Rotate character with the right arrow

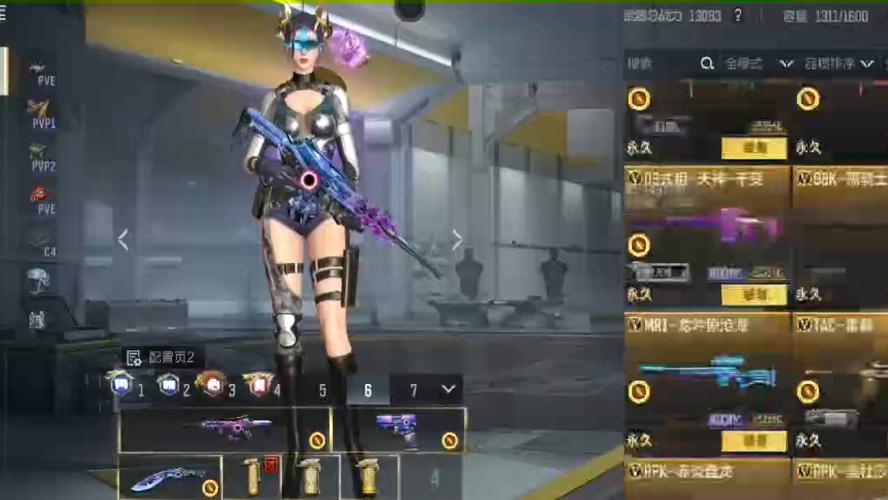pos(457,240)
